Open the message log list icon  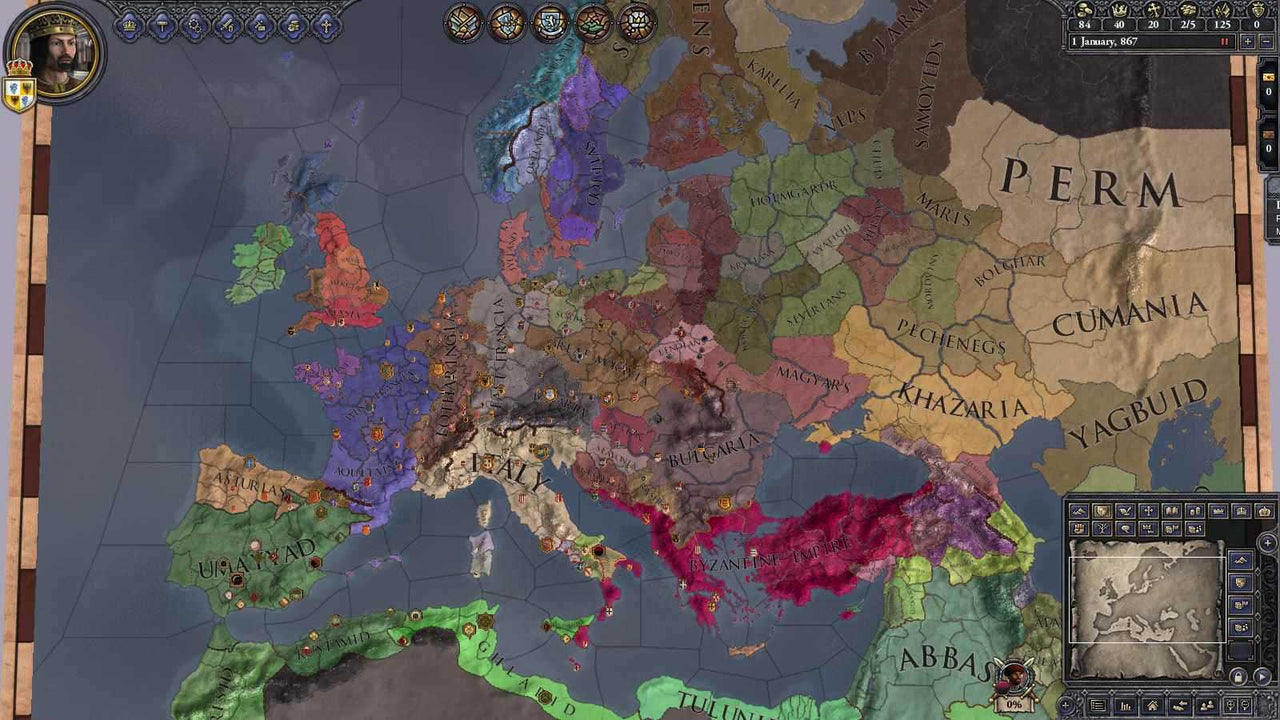pos(1098,704)
